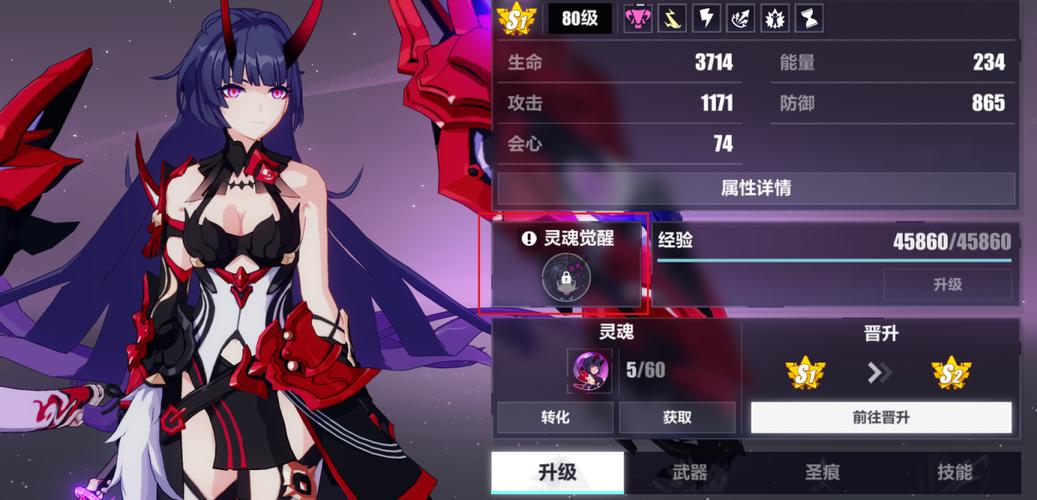Viewport: 1037px width, 500px height.
Task: Open the 圣痕 stigmata tab
Action: tap(823, 473)
